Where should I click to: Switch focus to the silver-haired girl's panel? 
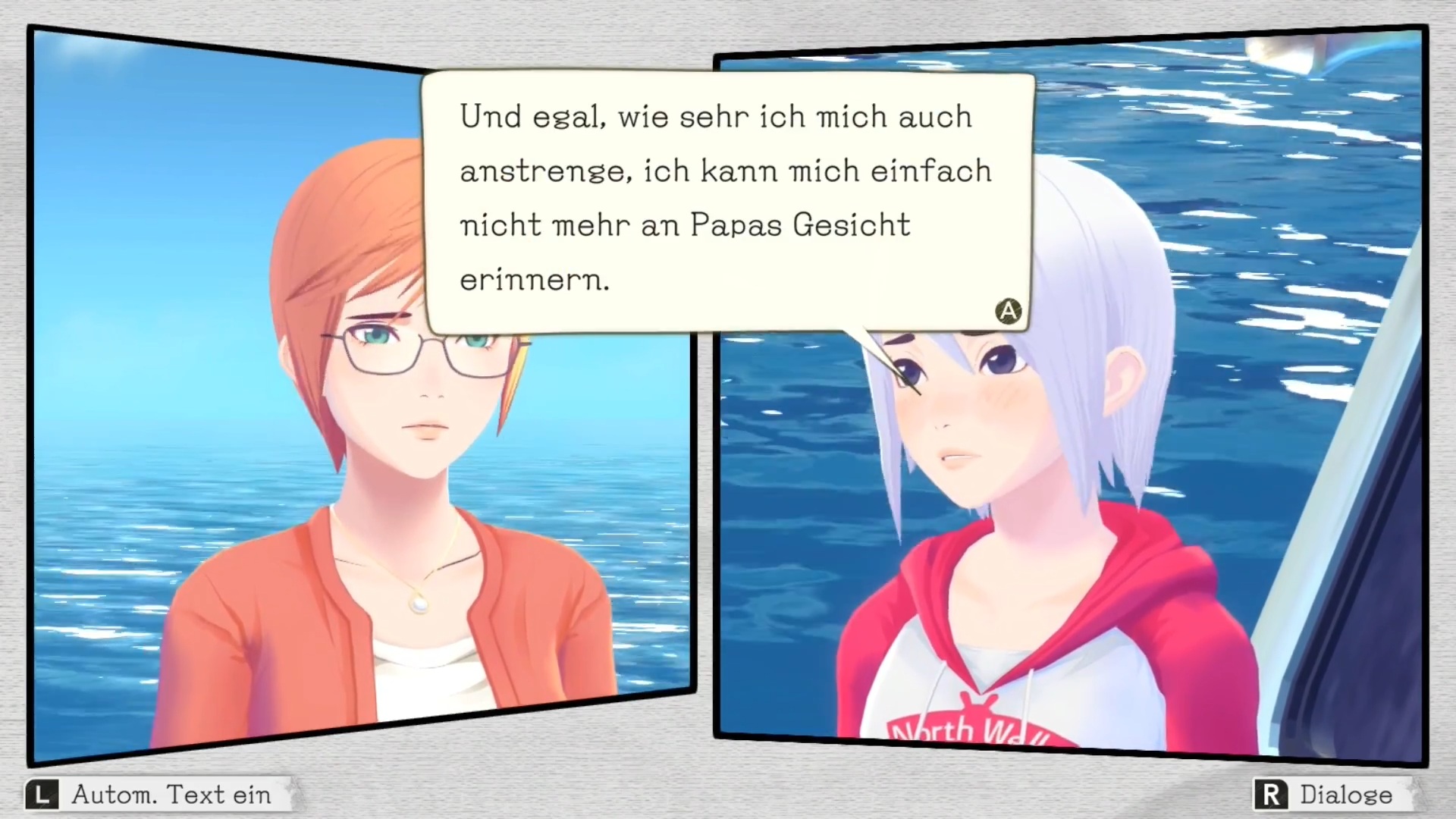point(1062,455)
